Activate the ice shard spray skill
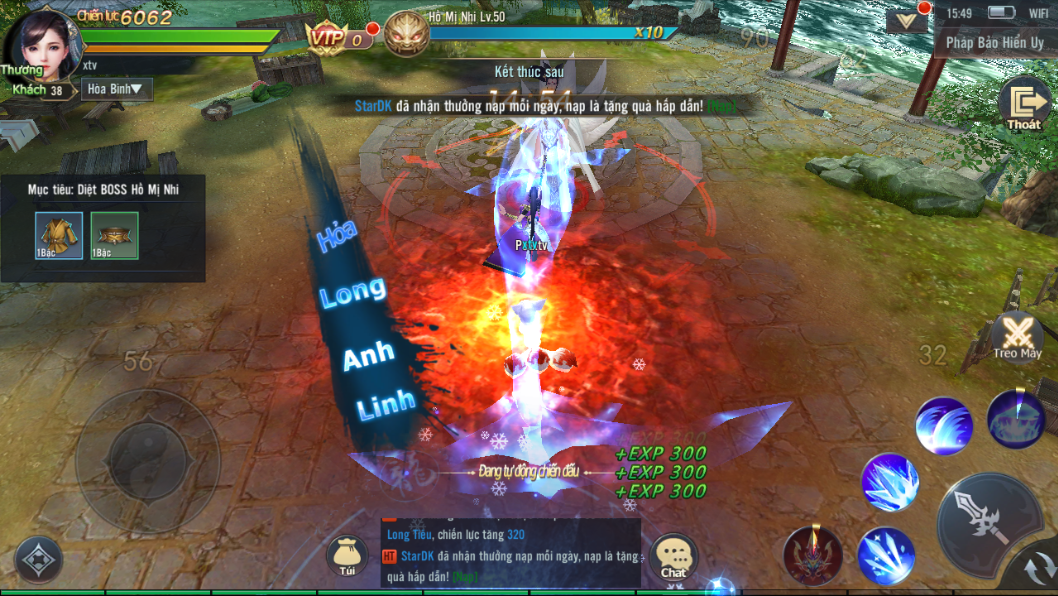 click(885, 555)
